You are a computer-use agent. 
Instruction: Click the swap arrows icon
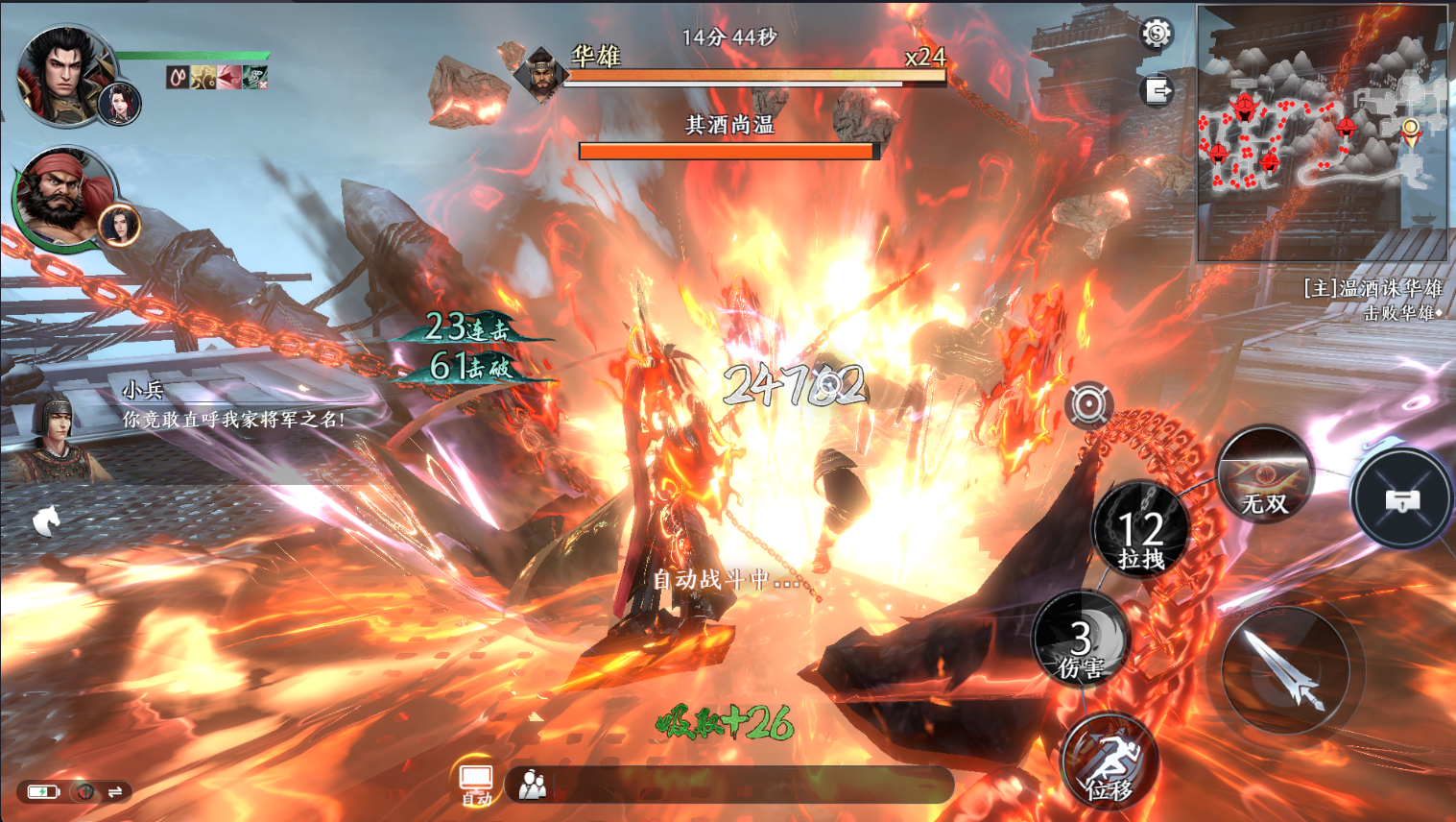tap(115, 792)
